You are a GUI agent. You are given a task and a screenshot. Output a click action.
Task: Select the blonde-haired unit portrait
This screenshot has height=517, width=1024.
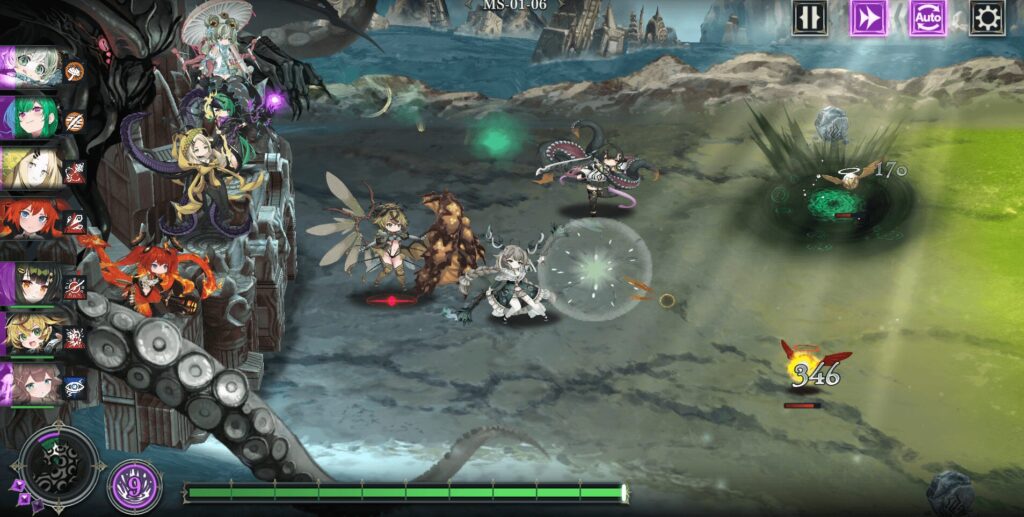point(30,170)
